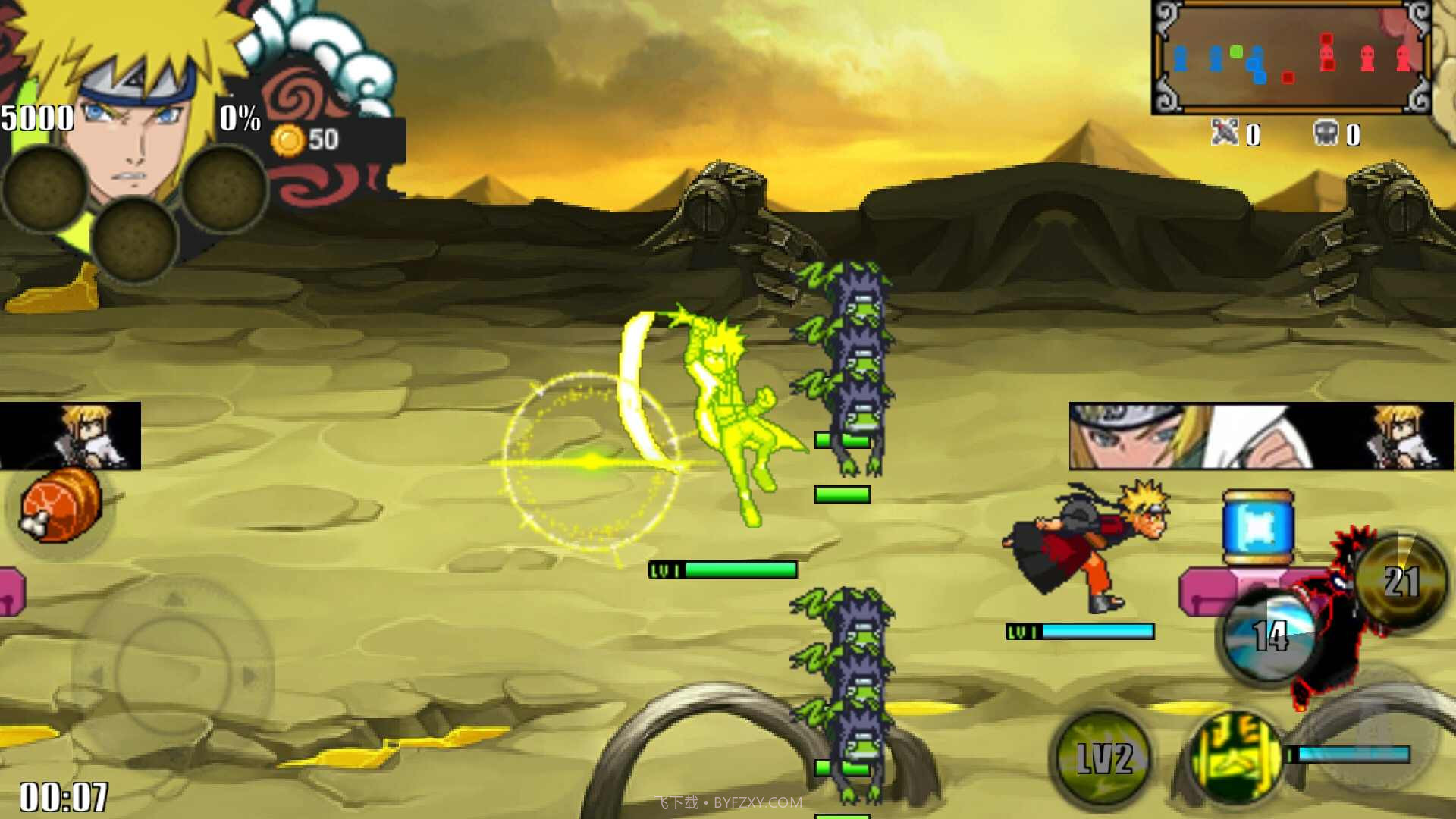Trigger the swirling wind skill on 14 cooldown

1269,635
